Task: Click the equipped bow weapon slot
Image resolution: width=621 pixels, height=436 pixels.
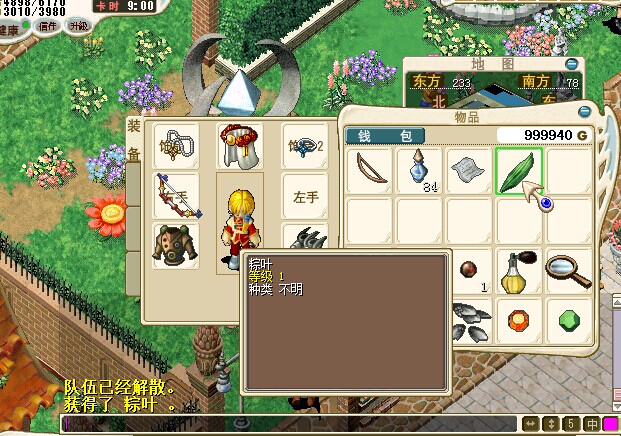Action: tap(177, 196)
